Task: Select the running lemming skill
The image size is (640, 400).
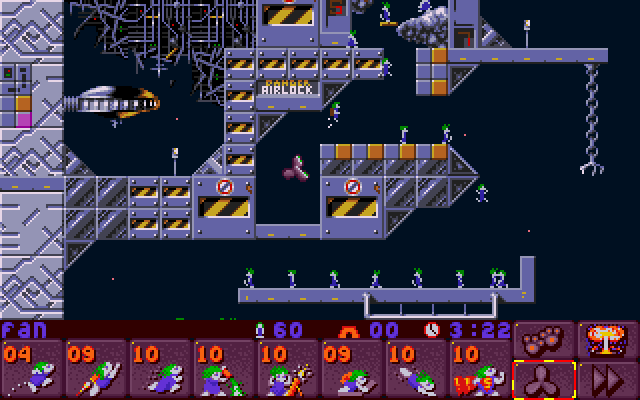Action: click(x=160, y=370)
